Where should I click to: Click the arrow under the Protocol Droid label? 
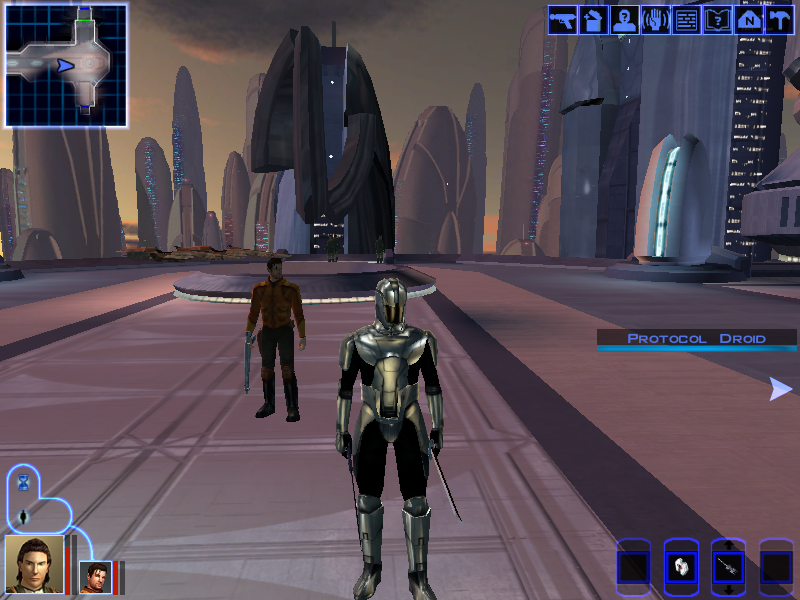click(x=780, y=389)
